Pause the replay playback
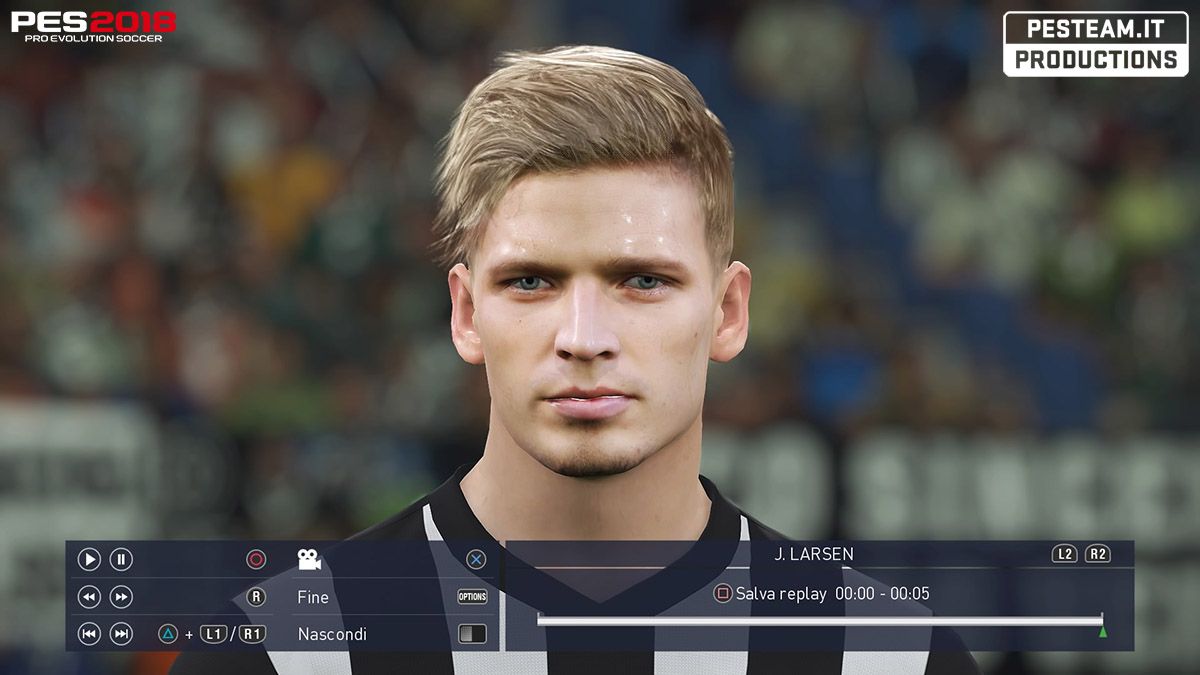The image size is (1200, 675). coord(121,560)
